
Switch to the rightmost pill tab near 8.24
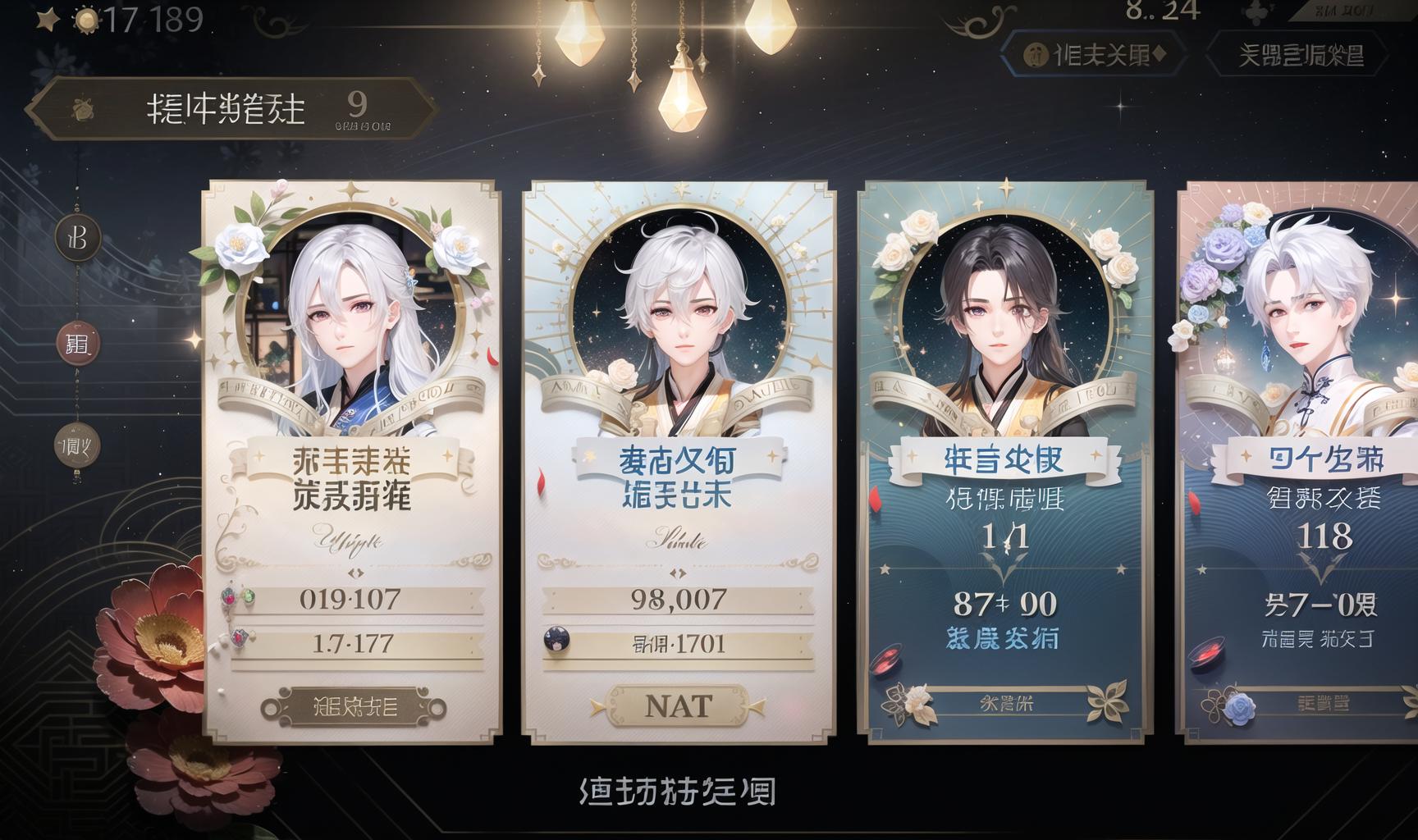click(1298, 54)
